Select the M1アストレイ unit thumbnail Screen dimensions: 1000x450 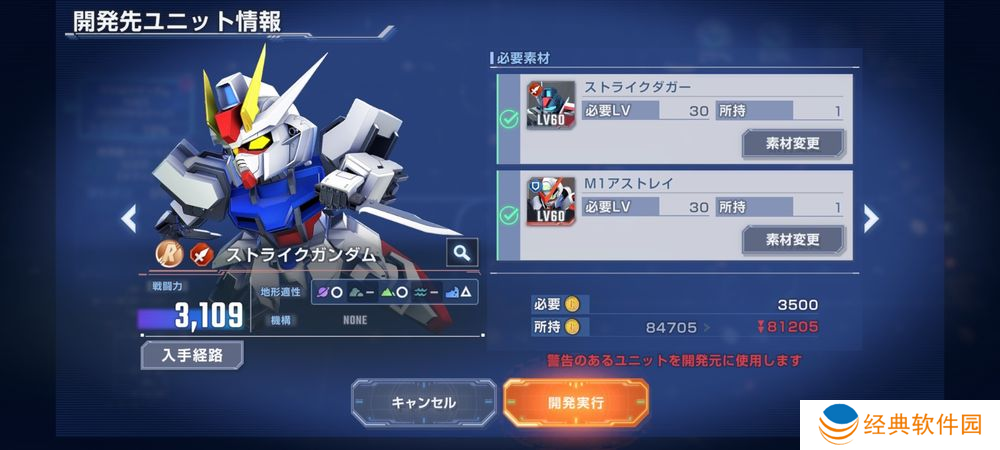pyautogui.click(x=550, y=201)
